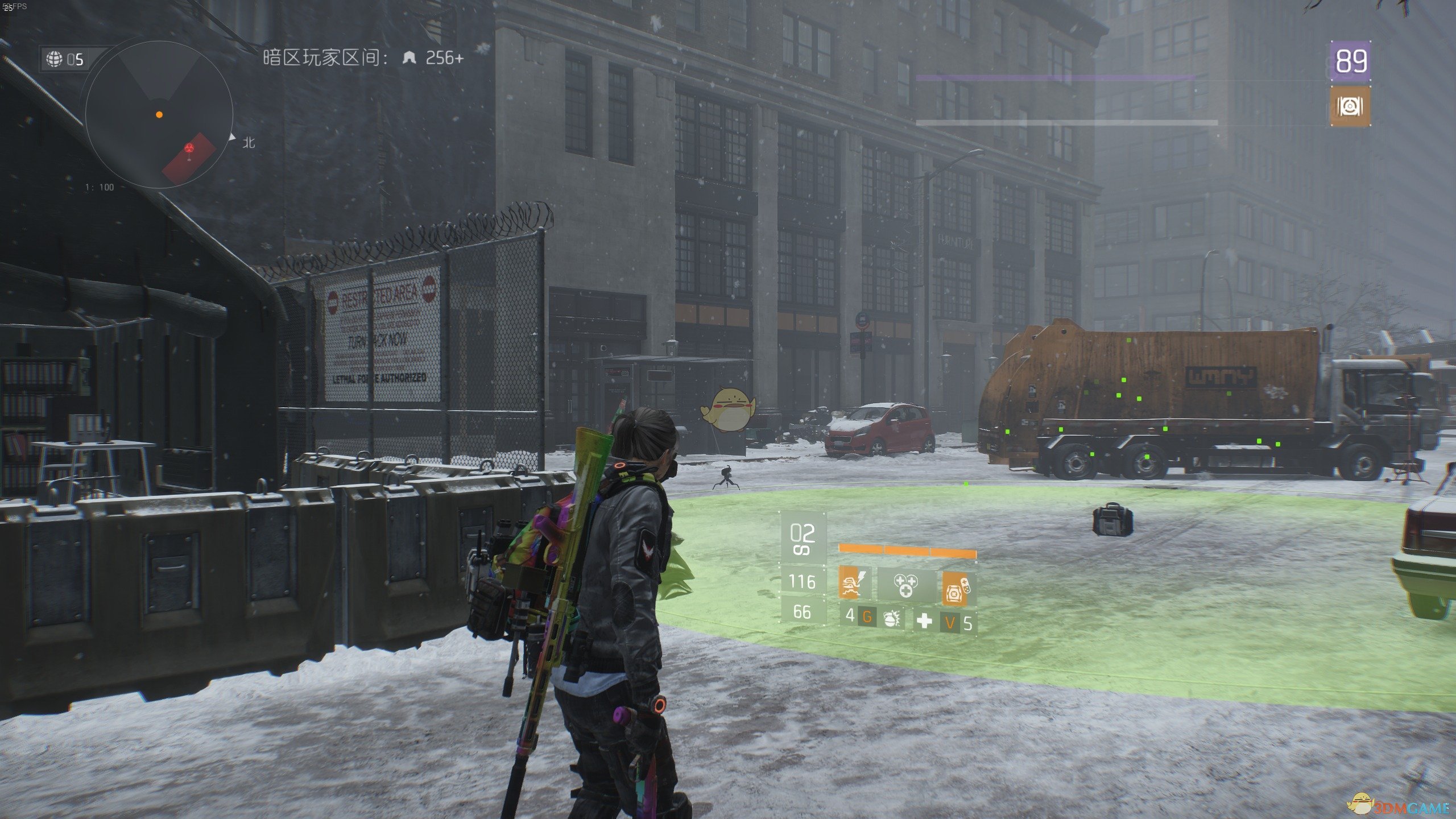This screenshot has height=819, width=1456.
Task: Use the medkit white cross icon
Action: (x=925, y=620)
